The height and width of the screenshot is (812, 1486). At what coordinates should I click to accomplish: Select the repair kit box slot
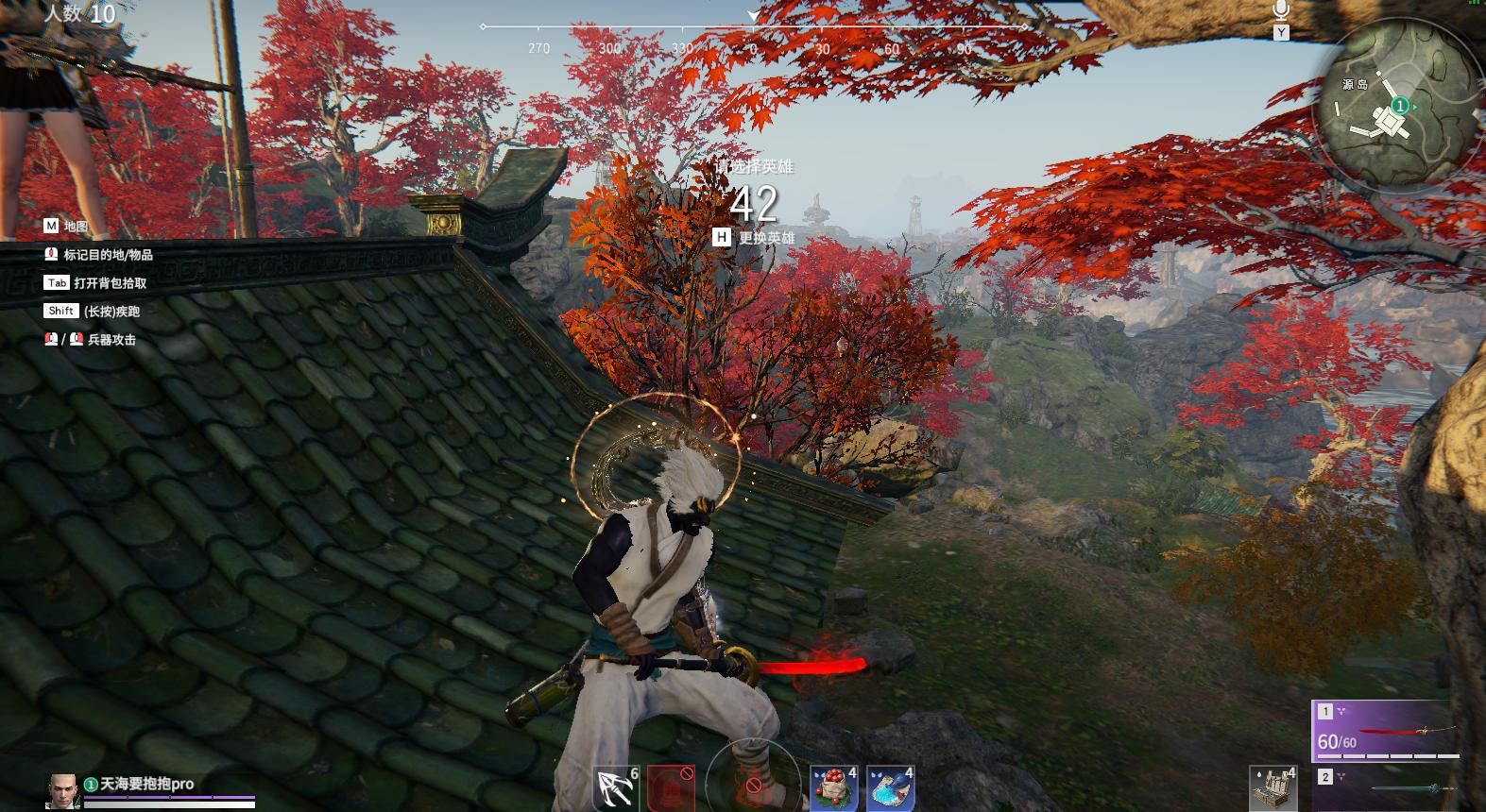(x=1272, y=787)
